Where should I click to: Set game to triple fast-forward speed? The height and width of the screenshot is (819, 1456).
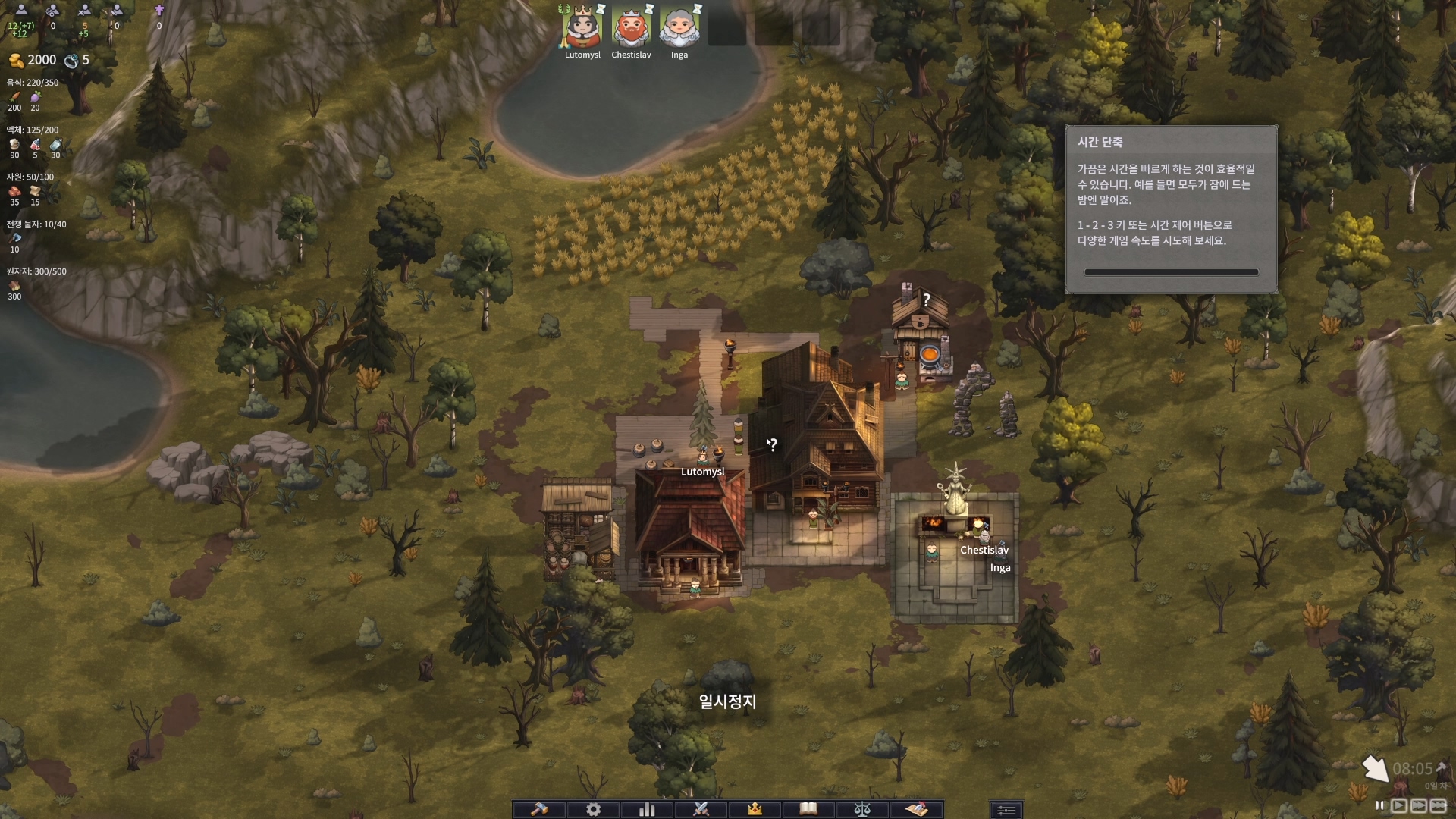click(1438, 805)
